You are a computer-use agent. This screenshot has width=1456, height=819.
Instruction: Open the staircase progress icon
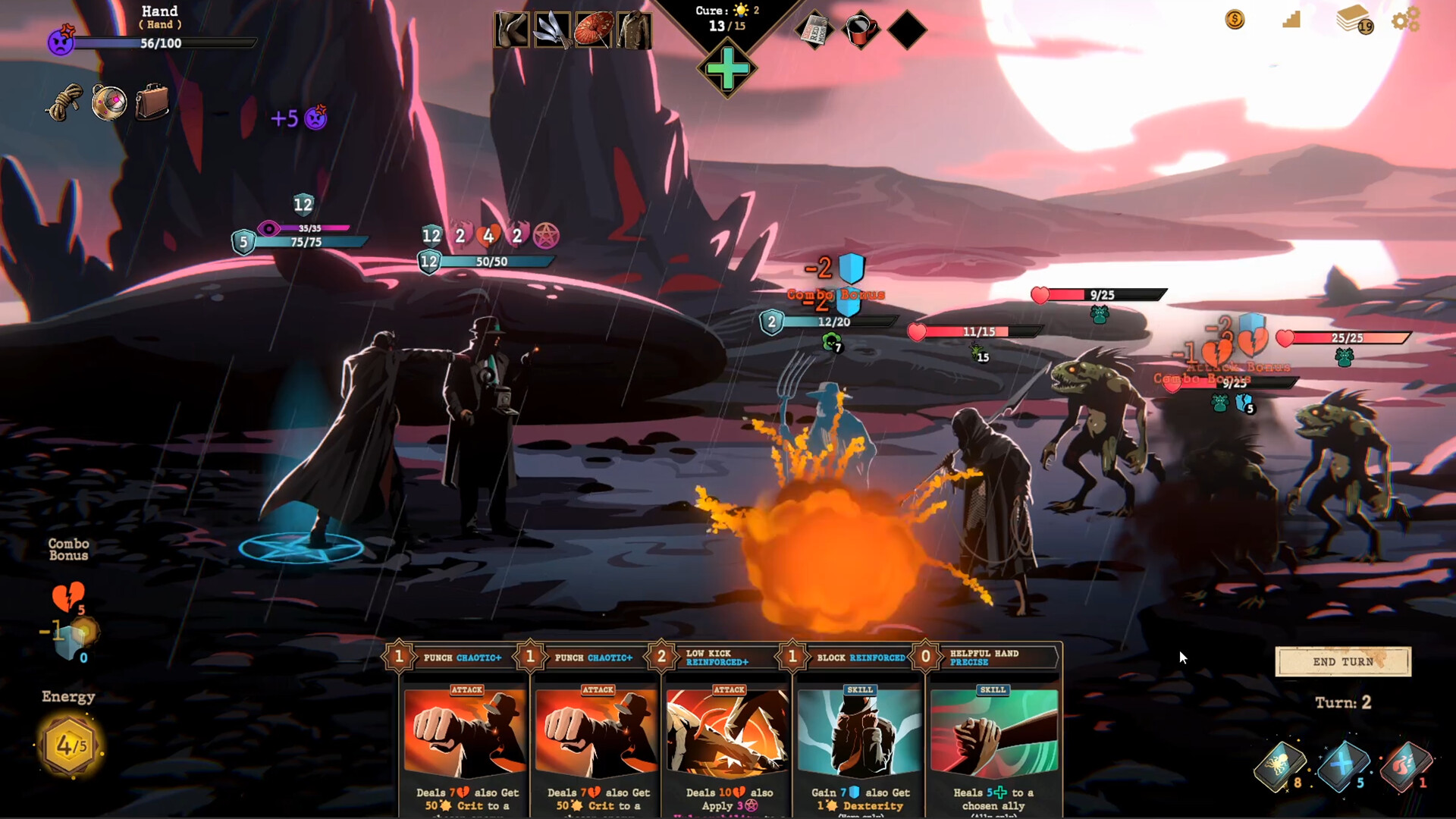point(1291,20)
